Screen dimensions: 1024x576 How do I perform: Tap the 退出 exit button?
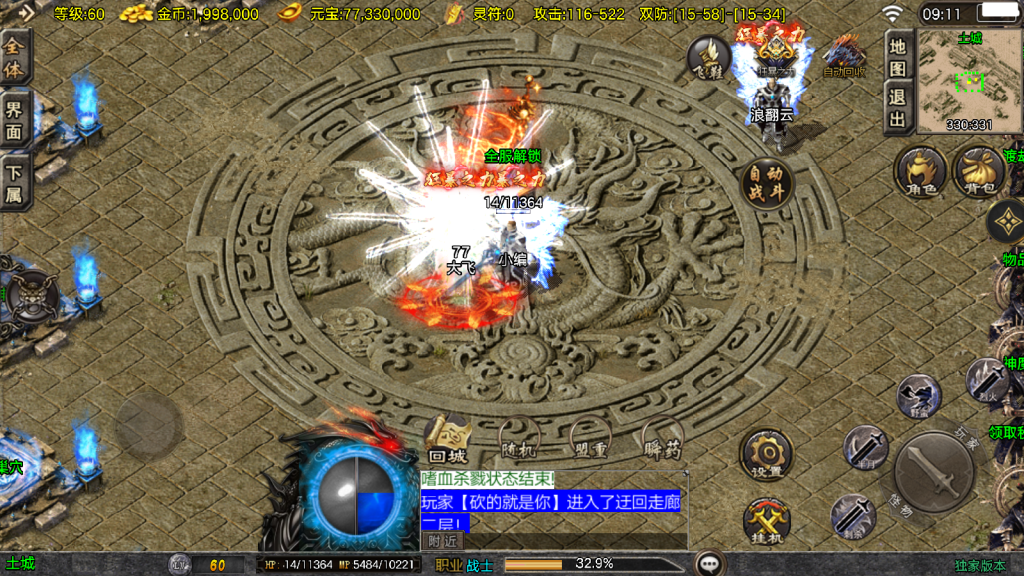click(897, 109)
